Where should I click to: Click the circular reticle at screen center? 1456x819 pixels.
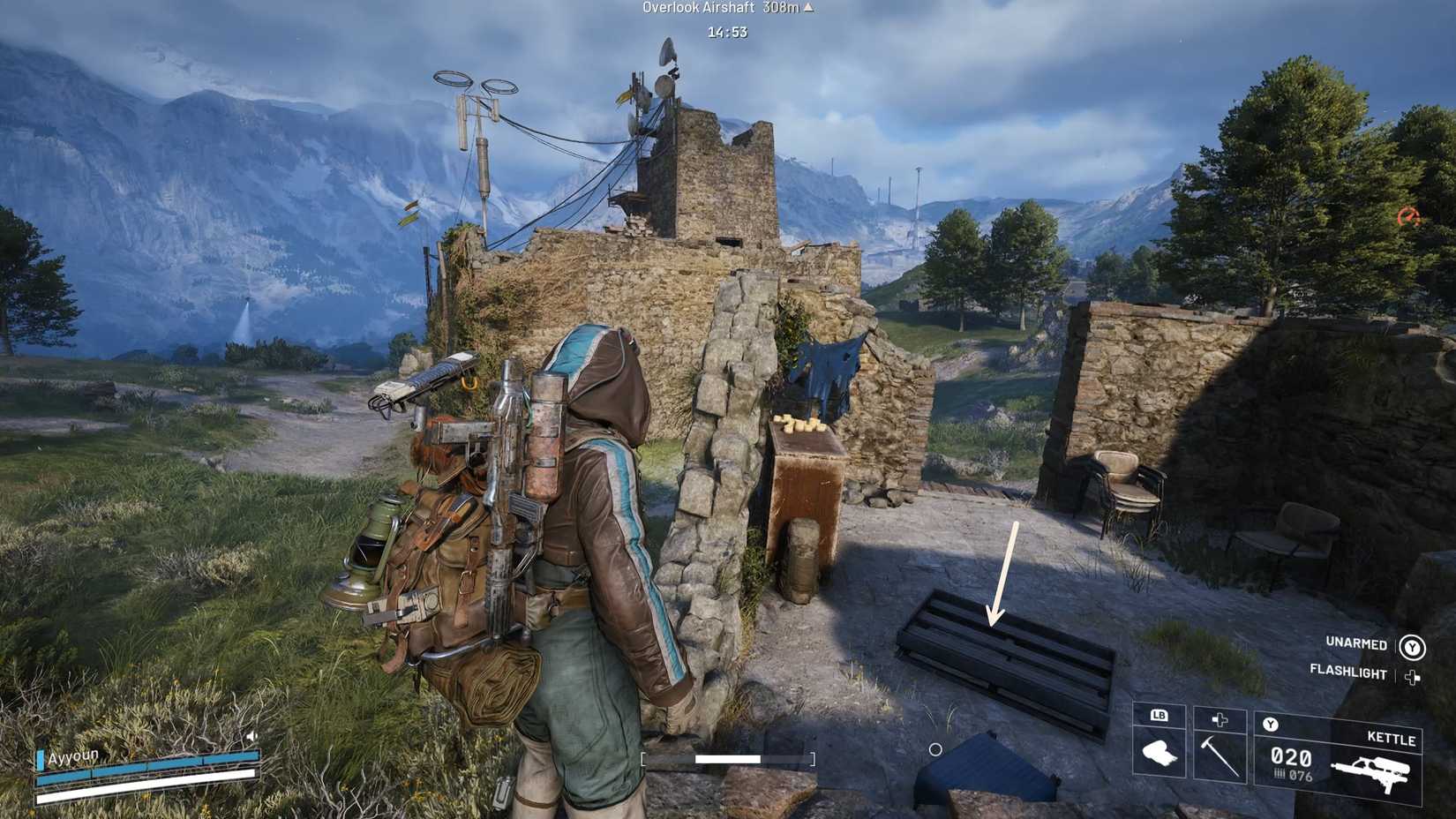click(x=934, y=750)
